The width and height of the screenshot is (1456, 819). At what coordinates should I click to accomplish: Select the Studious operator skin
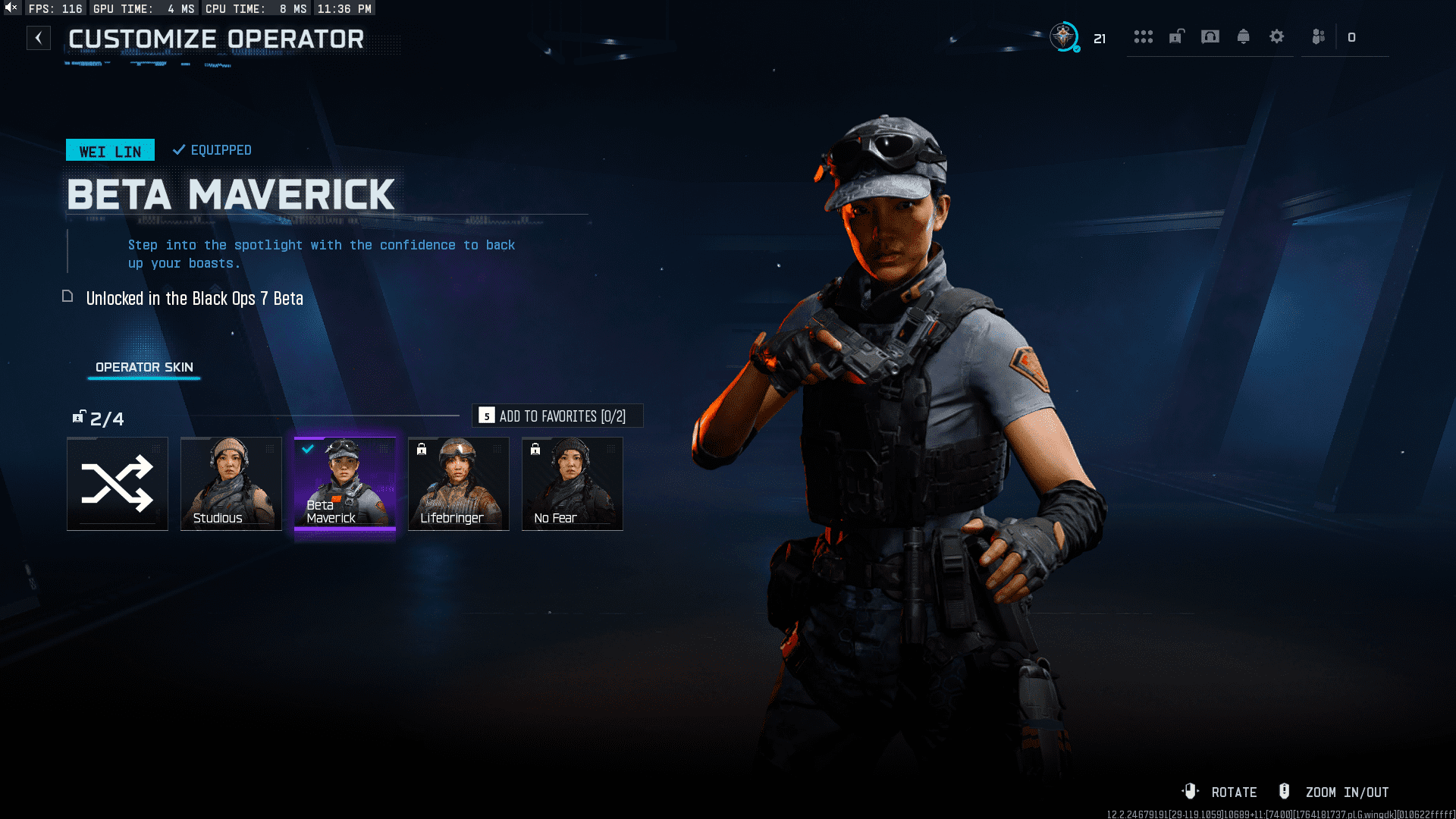[231, 484]
